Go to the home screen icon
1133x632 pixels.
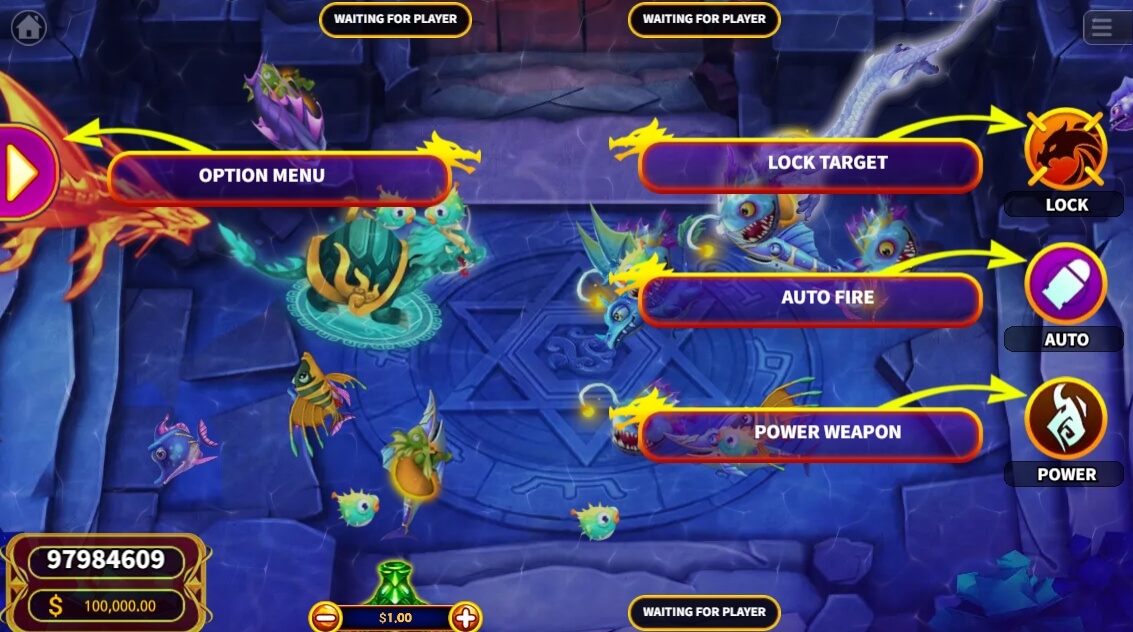coord(28,27)
